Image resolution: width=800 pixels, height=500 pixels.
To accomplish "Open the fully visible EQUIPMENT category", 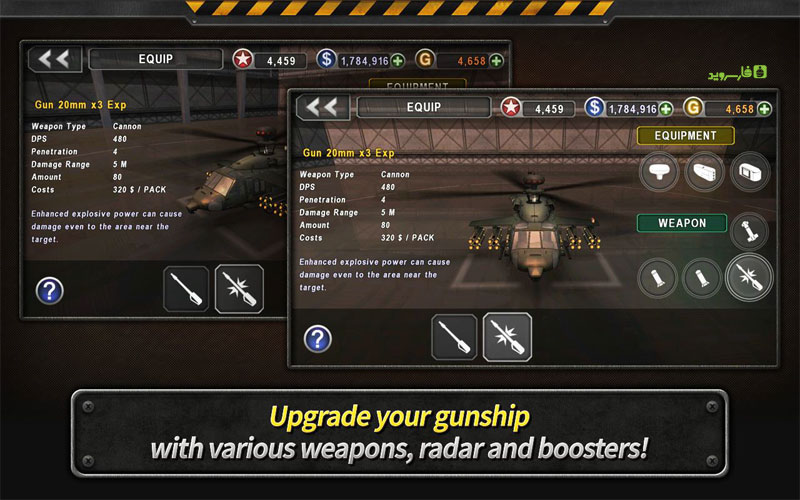I will [x=686, y=135].
